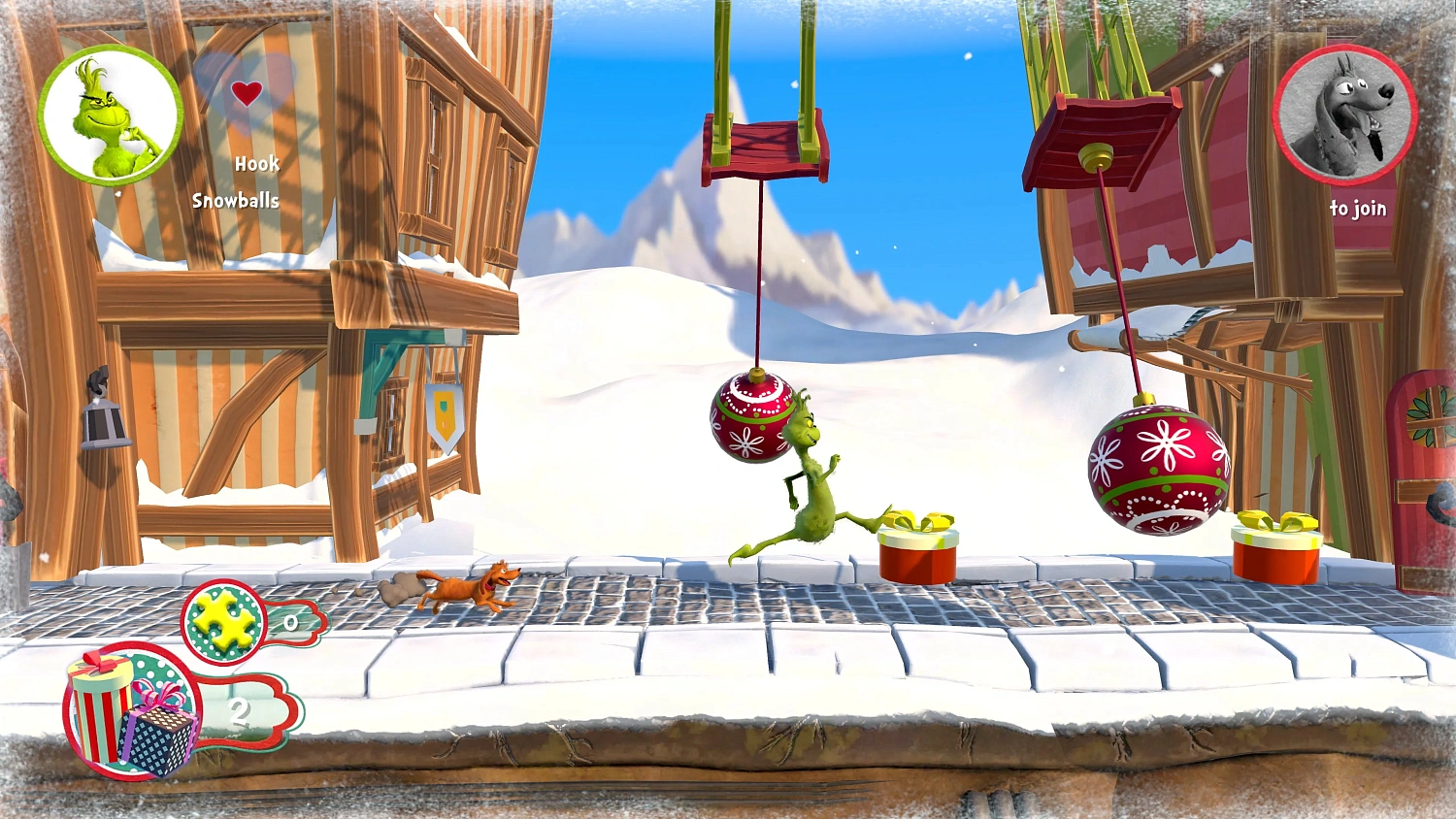Click the heart meter above Hook Snowballs

(x=248, y=92)
